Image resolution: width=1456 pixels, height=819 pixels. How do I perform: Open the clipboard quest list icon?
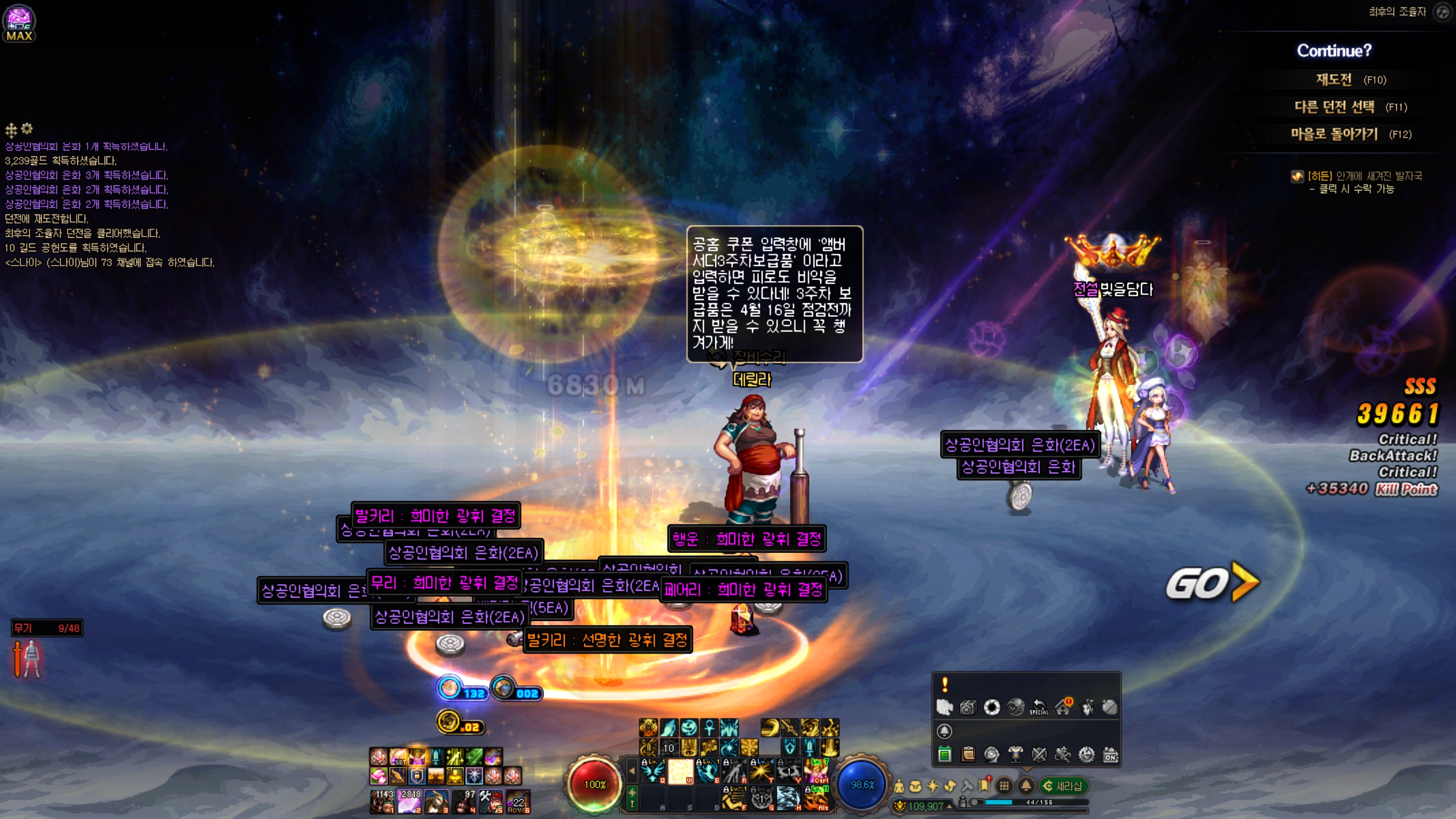pyautogui.click(x=968, y=755)
